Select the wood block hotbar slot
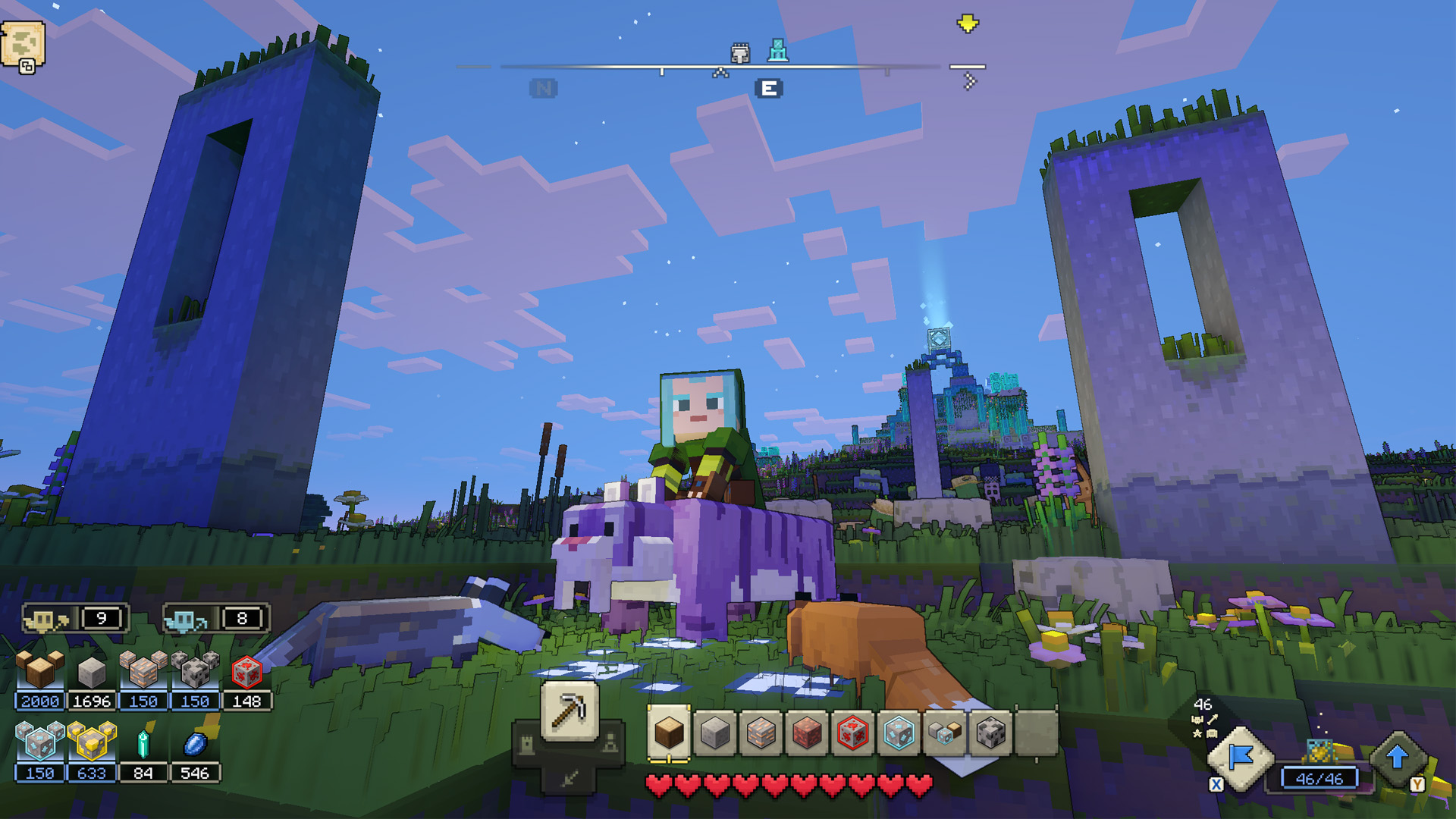 coord(669,733)
